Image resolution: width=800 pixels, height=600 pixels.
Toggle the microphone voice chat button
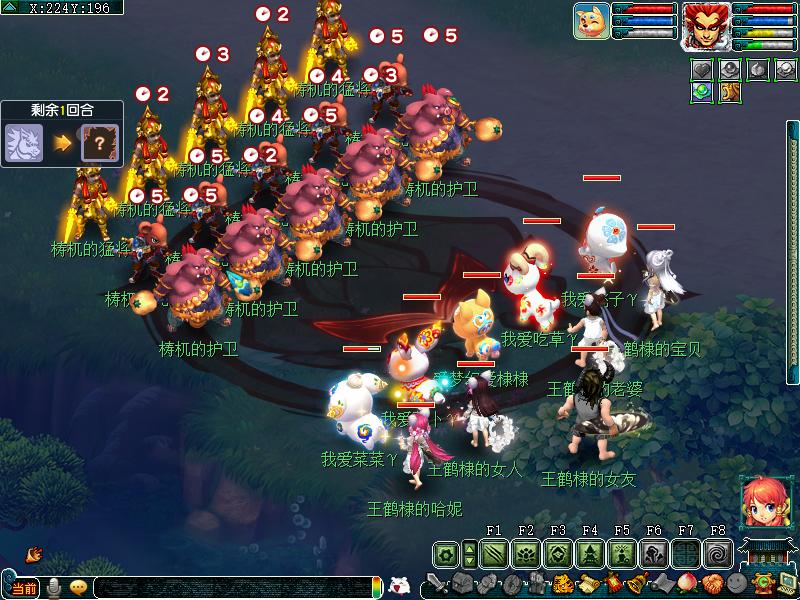54,587
